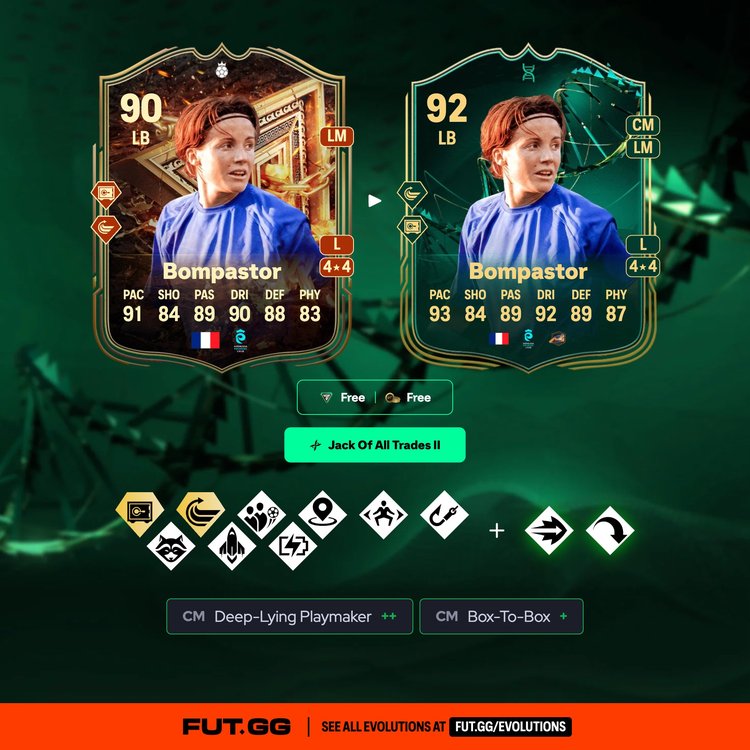Image resolution: width=750 pixels, height=750 pixels.
Task: Click the FUT.GG logo
Action: point(238,727)
